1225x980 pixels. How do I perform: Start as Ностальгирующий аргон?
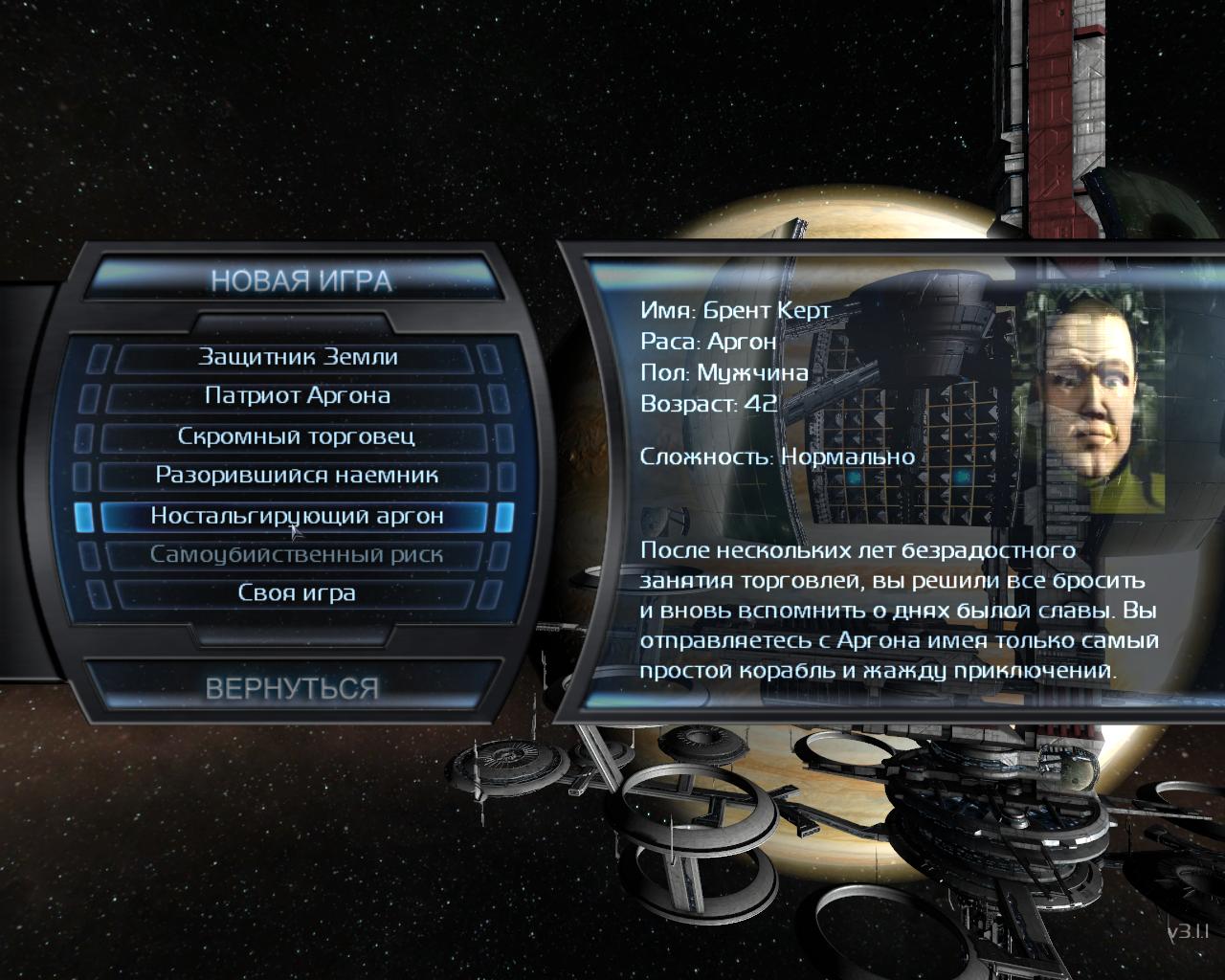pos(297,516)
